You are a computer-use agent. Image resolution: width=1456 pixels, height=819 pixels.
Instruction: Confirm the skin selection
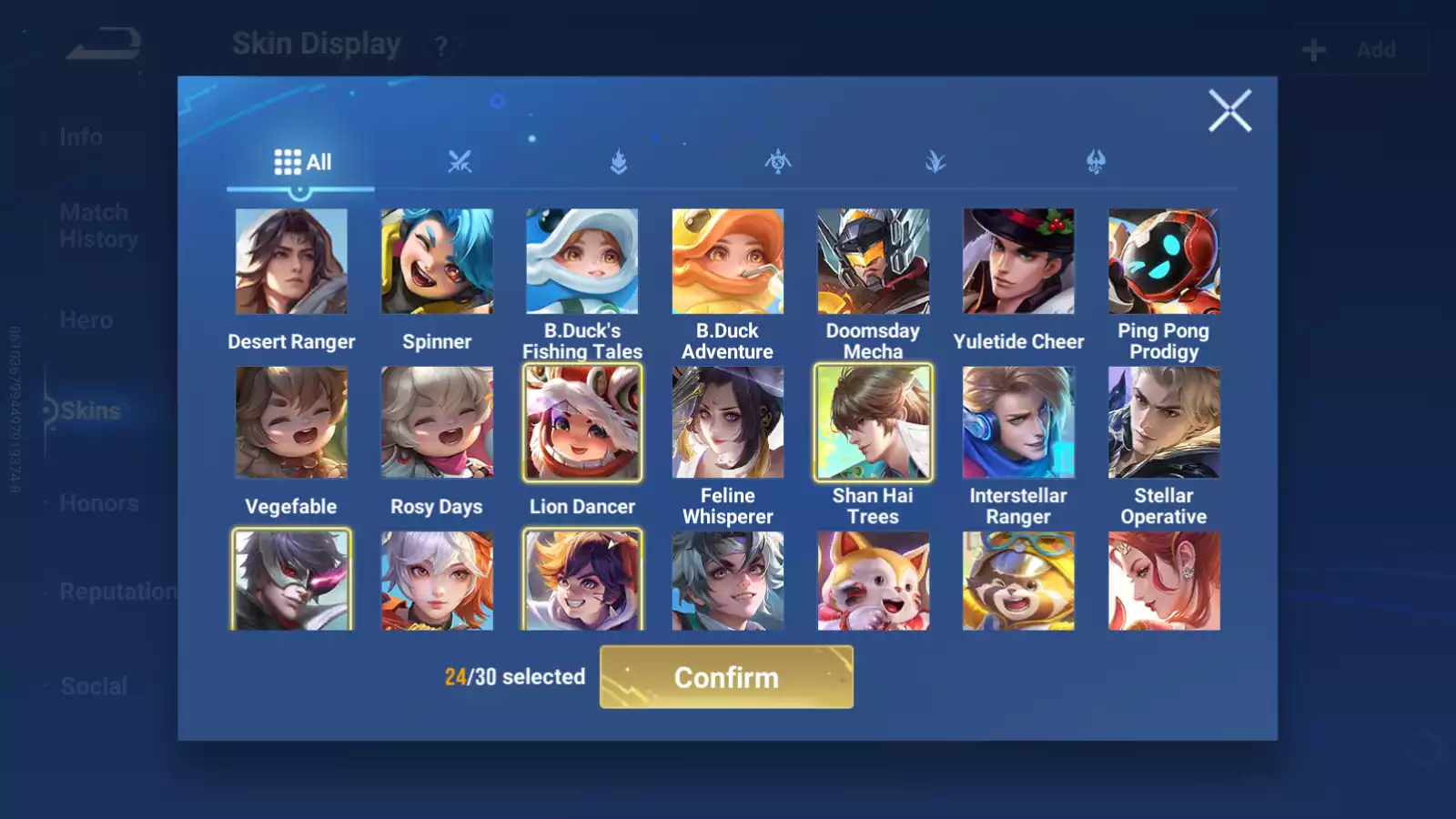[726, 677]
